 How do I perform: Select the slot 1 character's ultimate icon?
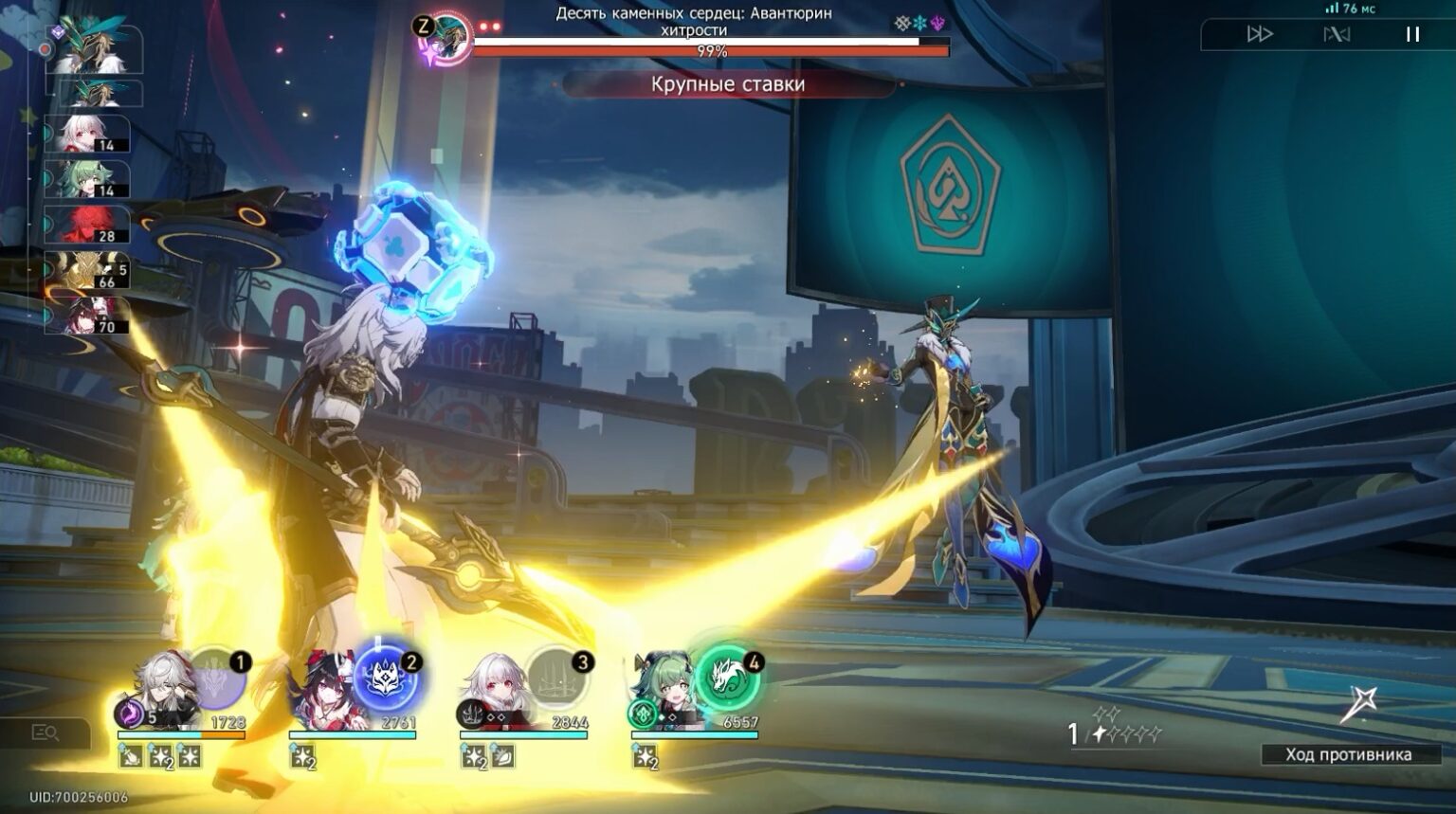pos(218,678)
